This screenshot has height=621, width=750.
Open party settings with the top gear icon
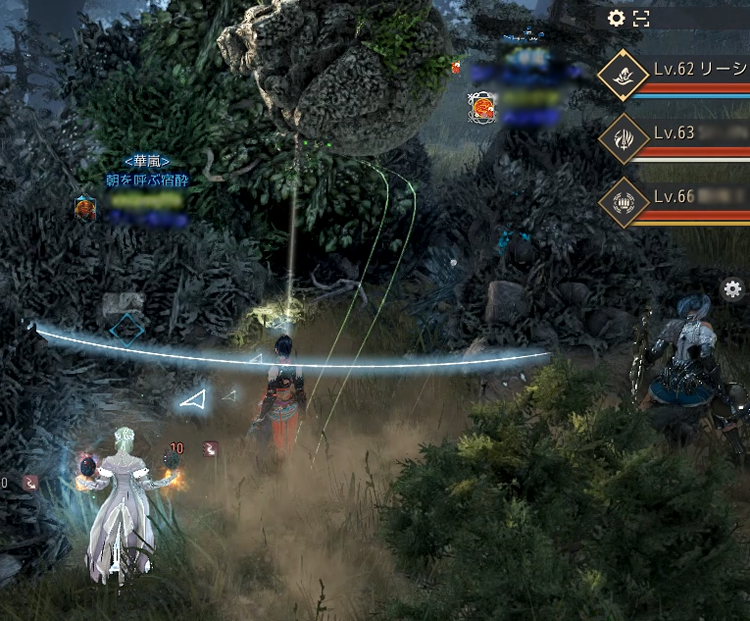[x=616, y=18]
